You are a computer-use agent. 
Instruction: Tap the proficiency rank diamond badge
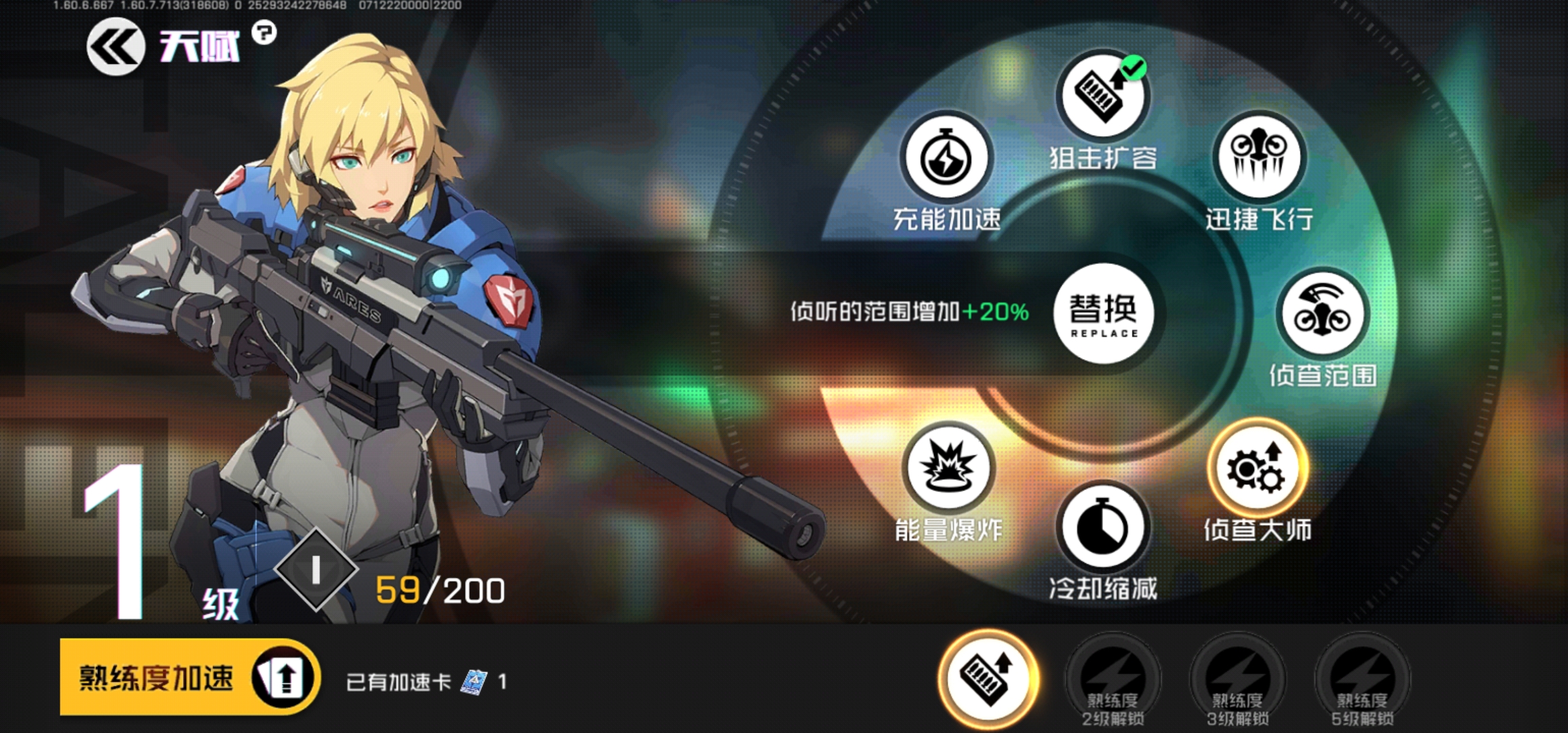316,570
